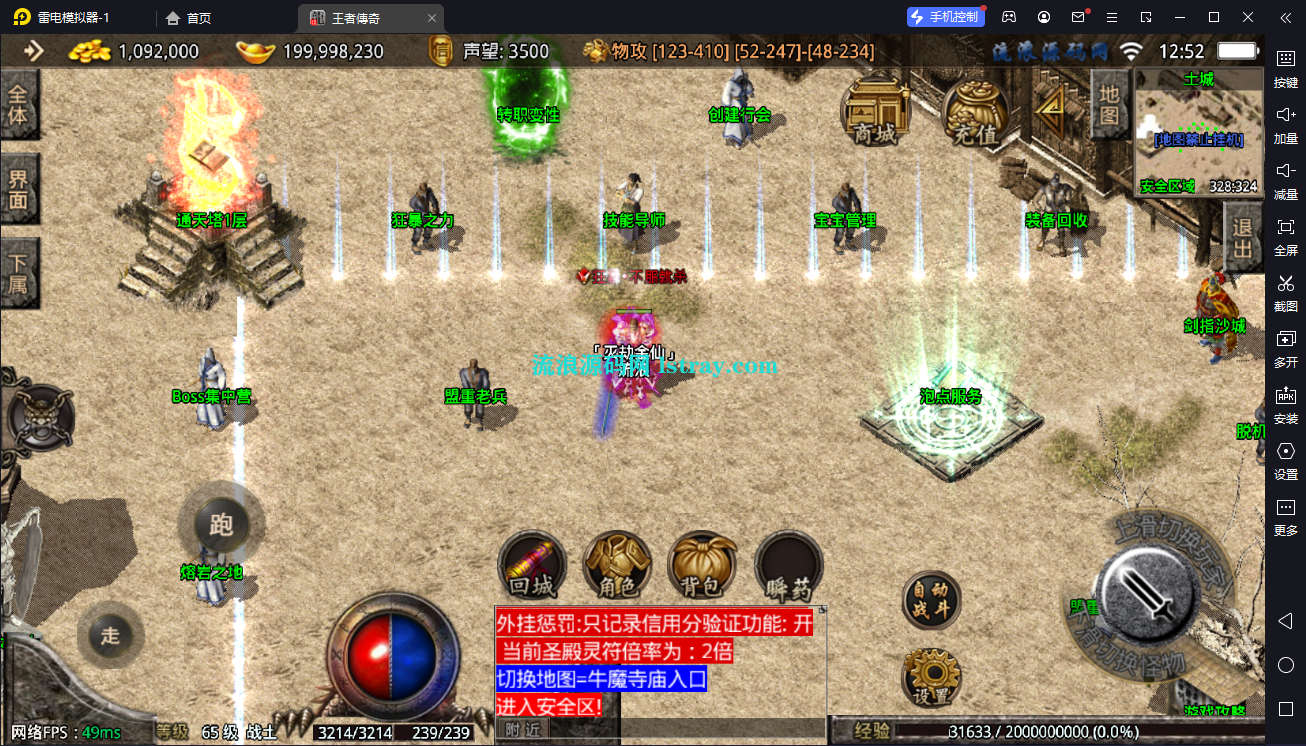Tap the 退出 exit button

[x=1243, y=239]
